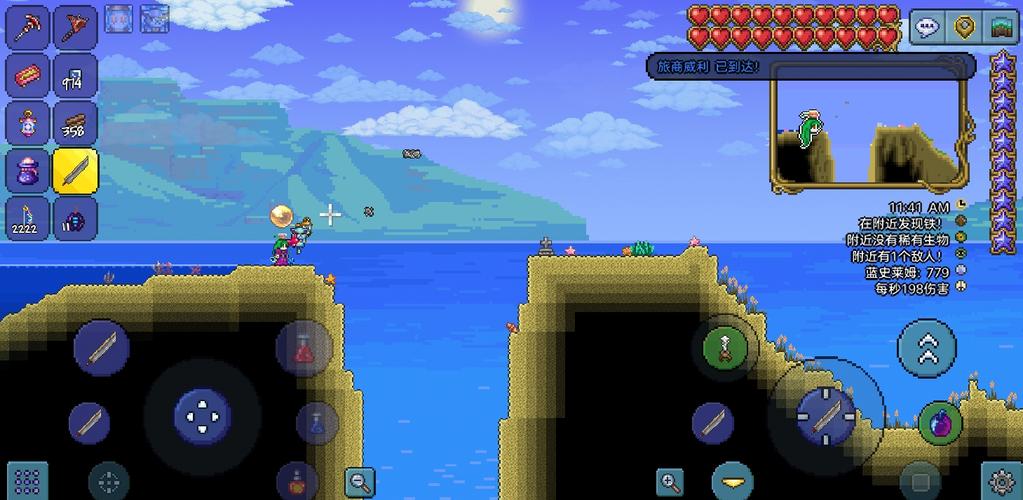Open the settings gear

1001,480
